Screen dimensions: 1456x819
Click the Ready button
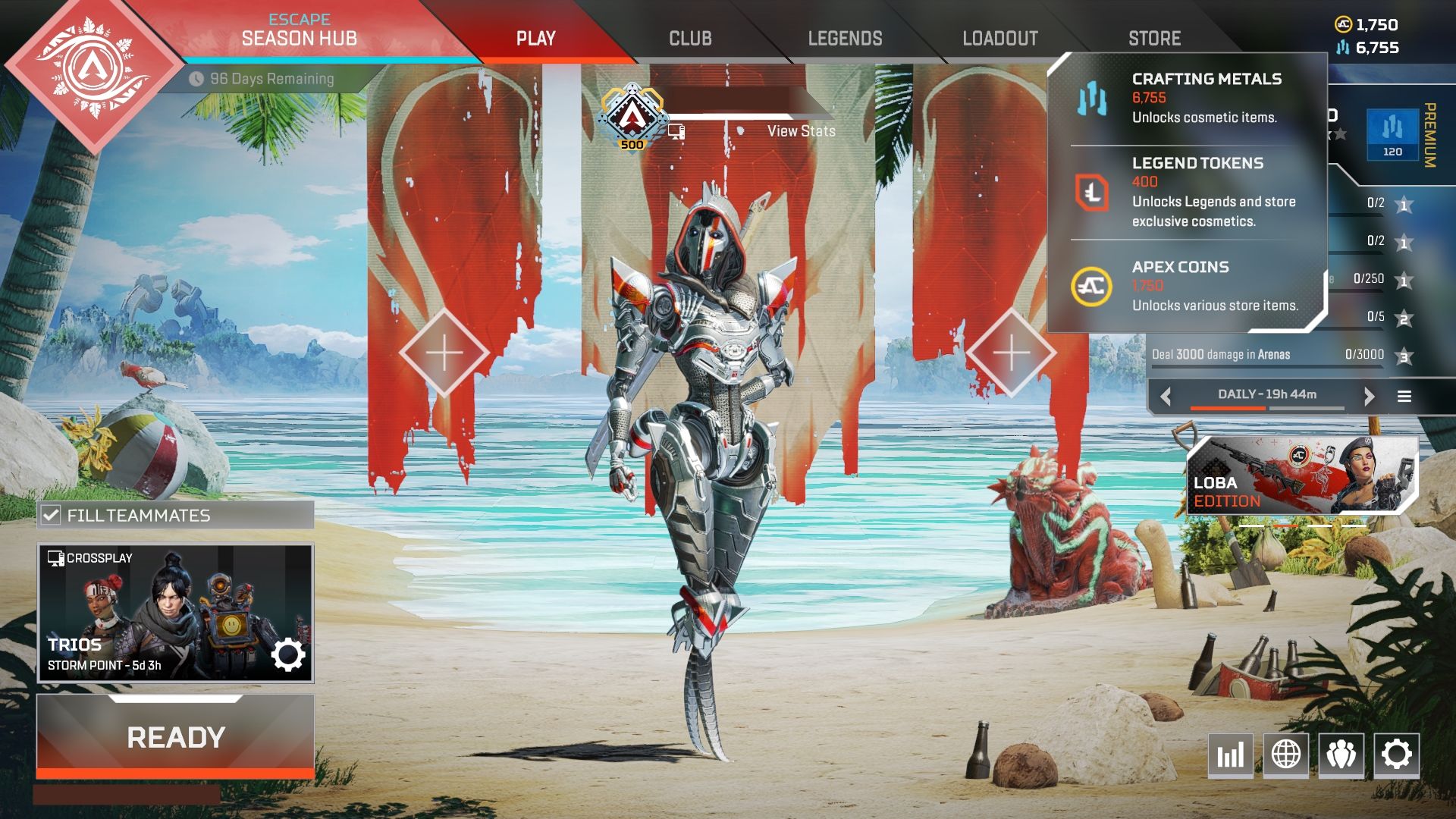(x=175, y=737)
